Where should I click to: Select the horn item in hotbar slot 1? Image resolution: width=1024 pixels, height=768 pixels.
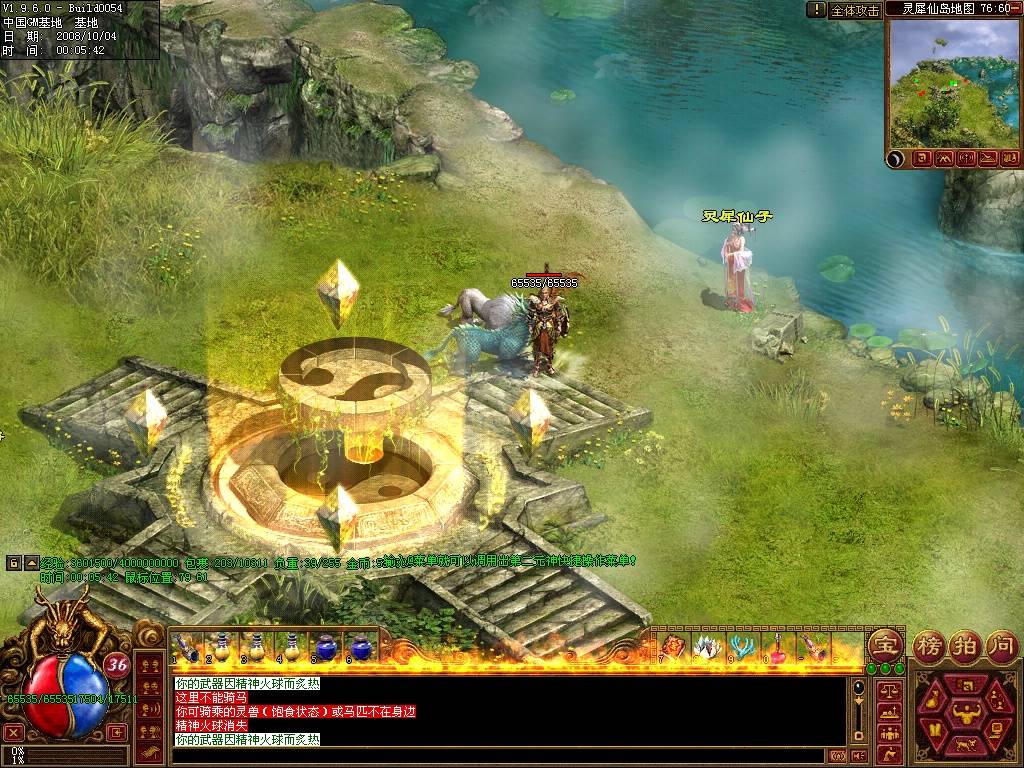tap(186, 647)
